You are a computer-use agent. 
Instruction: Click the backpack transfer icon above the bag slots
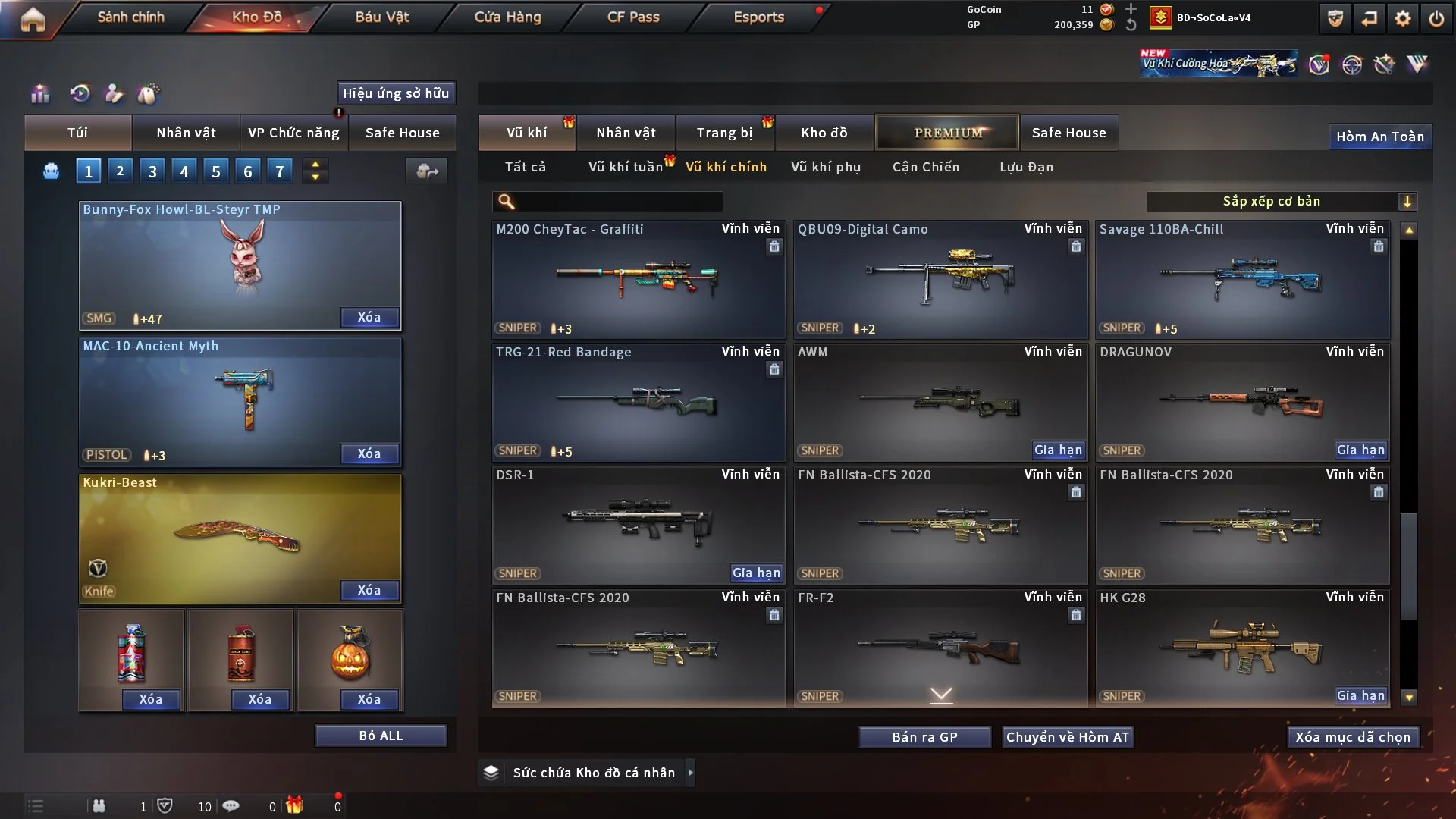[x=426, y=171]
